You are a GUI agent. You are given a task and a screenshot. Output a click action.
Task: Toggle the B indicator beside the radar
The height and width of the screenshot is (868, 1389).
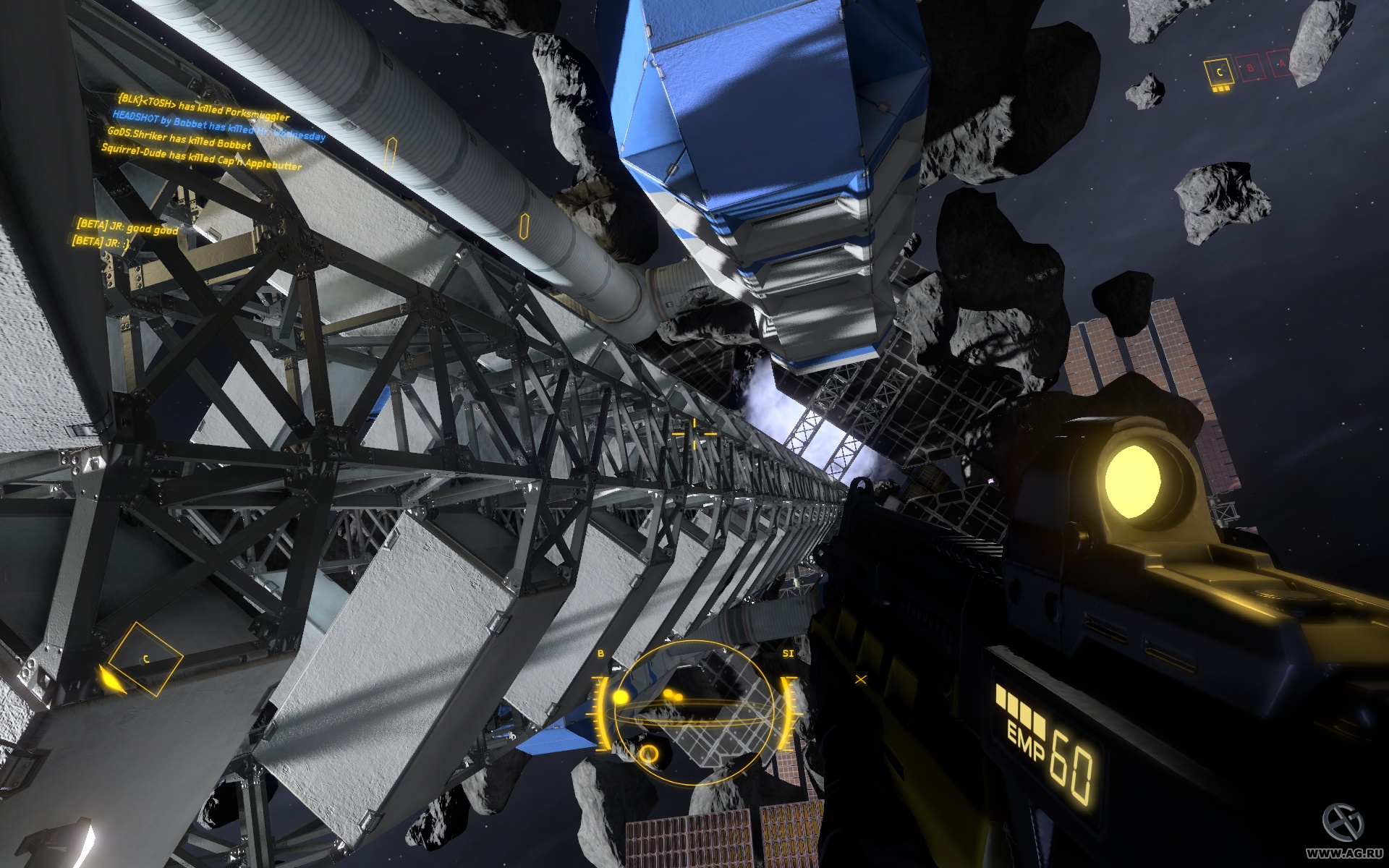click(600, 653)
